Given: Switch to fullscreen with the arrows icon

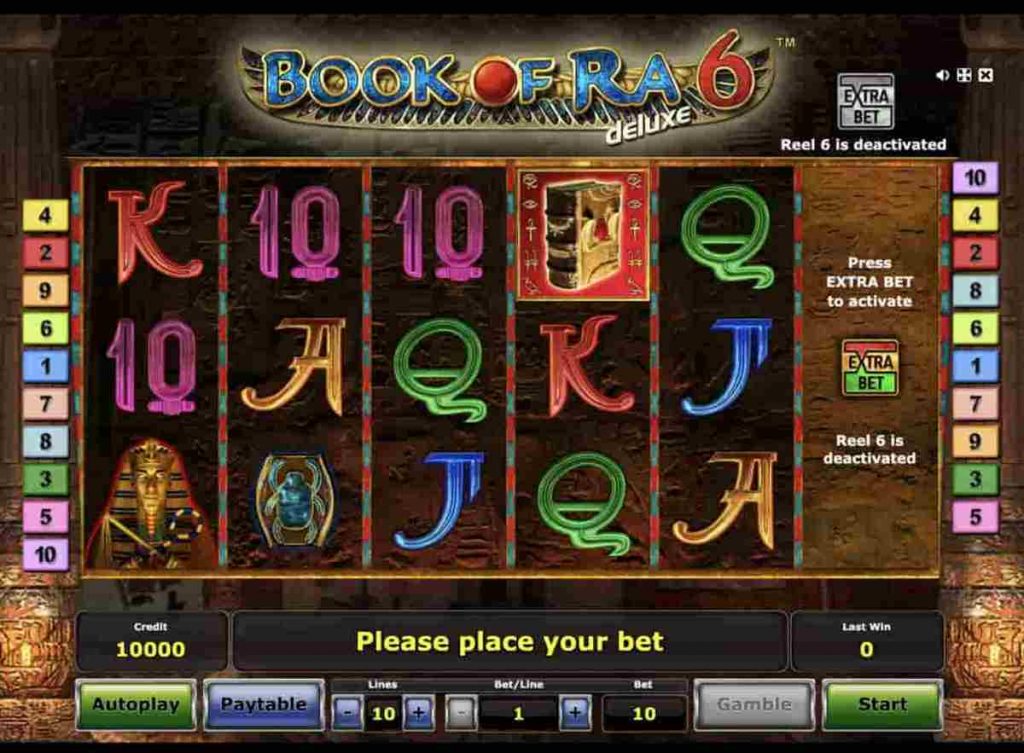Looking at the screenshot, I should coord(964,75).
